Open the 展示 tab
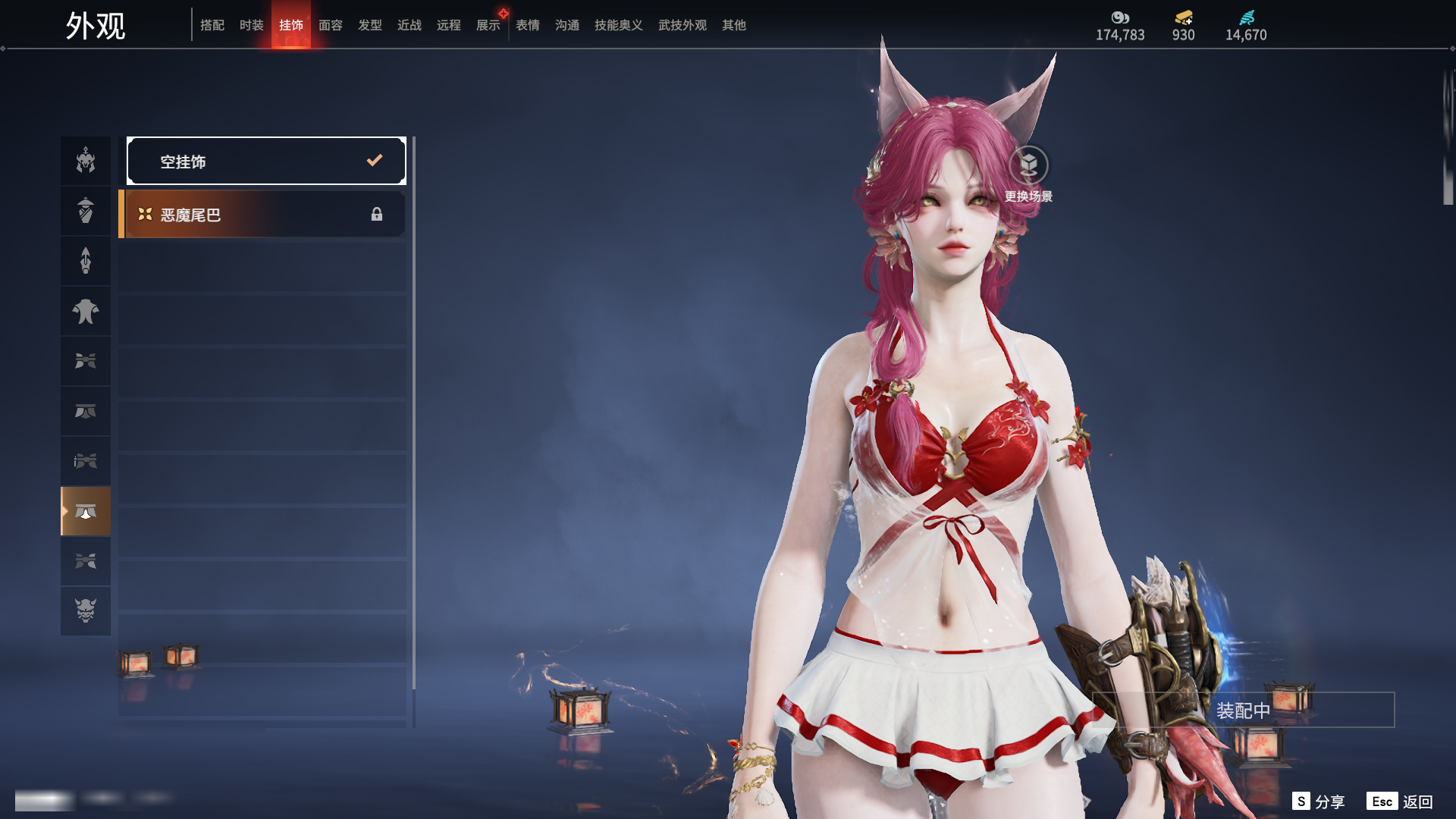1456x819 pixels. point(488,25)
